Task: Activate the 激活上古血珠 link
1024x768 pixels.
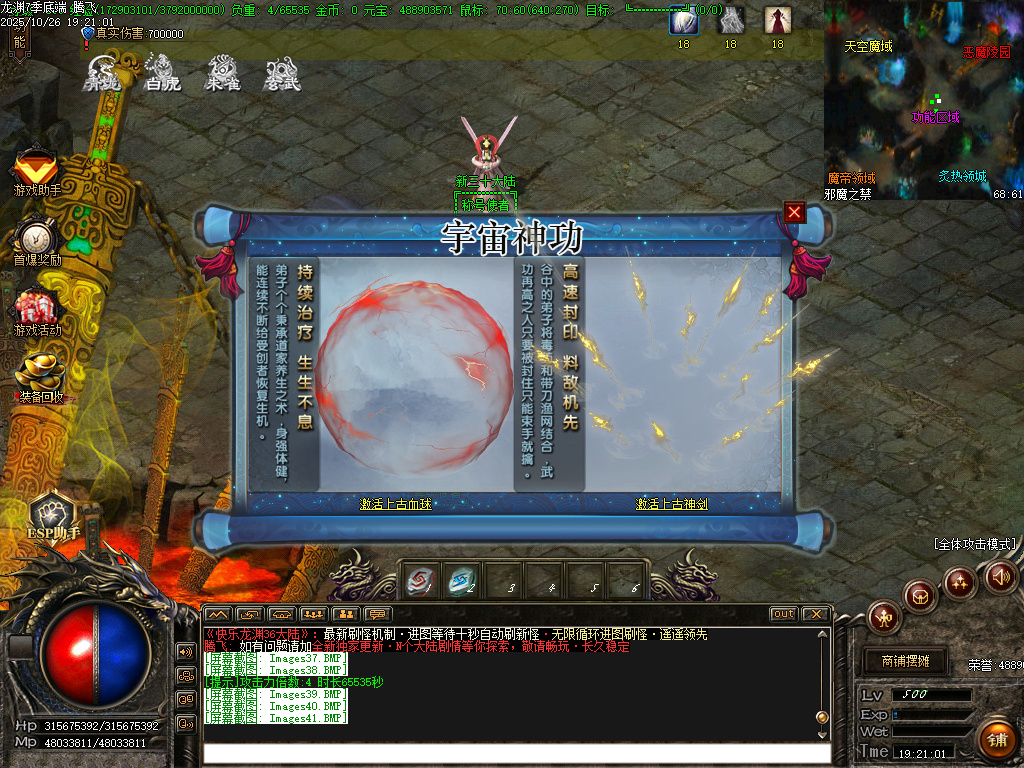Action: click(396, 504)
